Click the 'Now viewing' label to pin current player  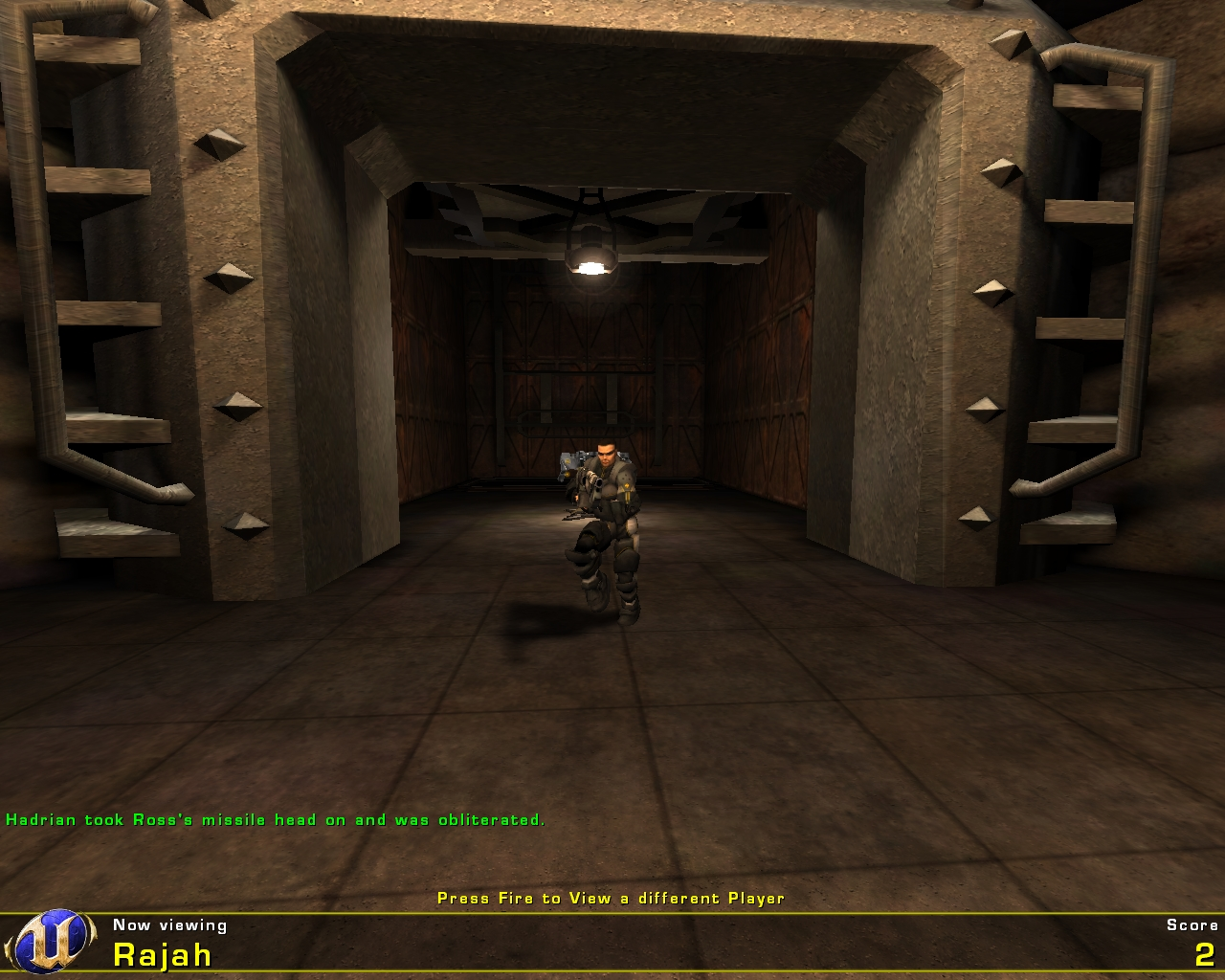[168, 925]
